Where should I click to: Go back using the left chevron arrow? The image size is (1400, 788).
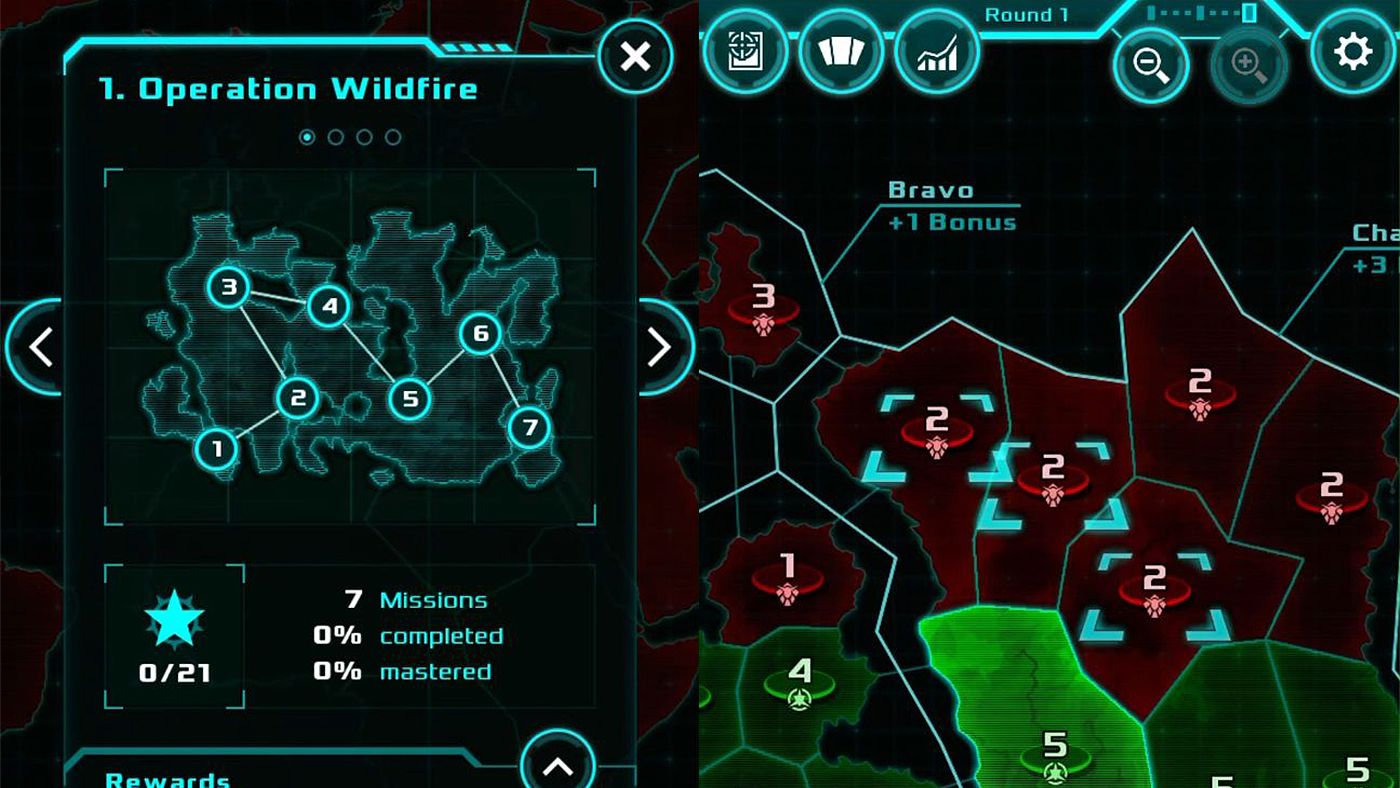pos(41,347)
